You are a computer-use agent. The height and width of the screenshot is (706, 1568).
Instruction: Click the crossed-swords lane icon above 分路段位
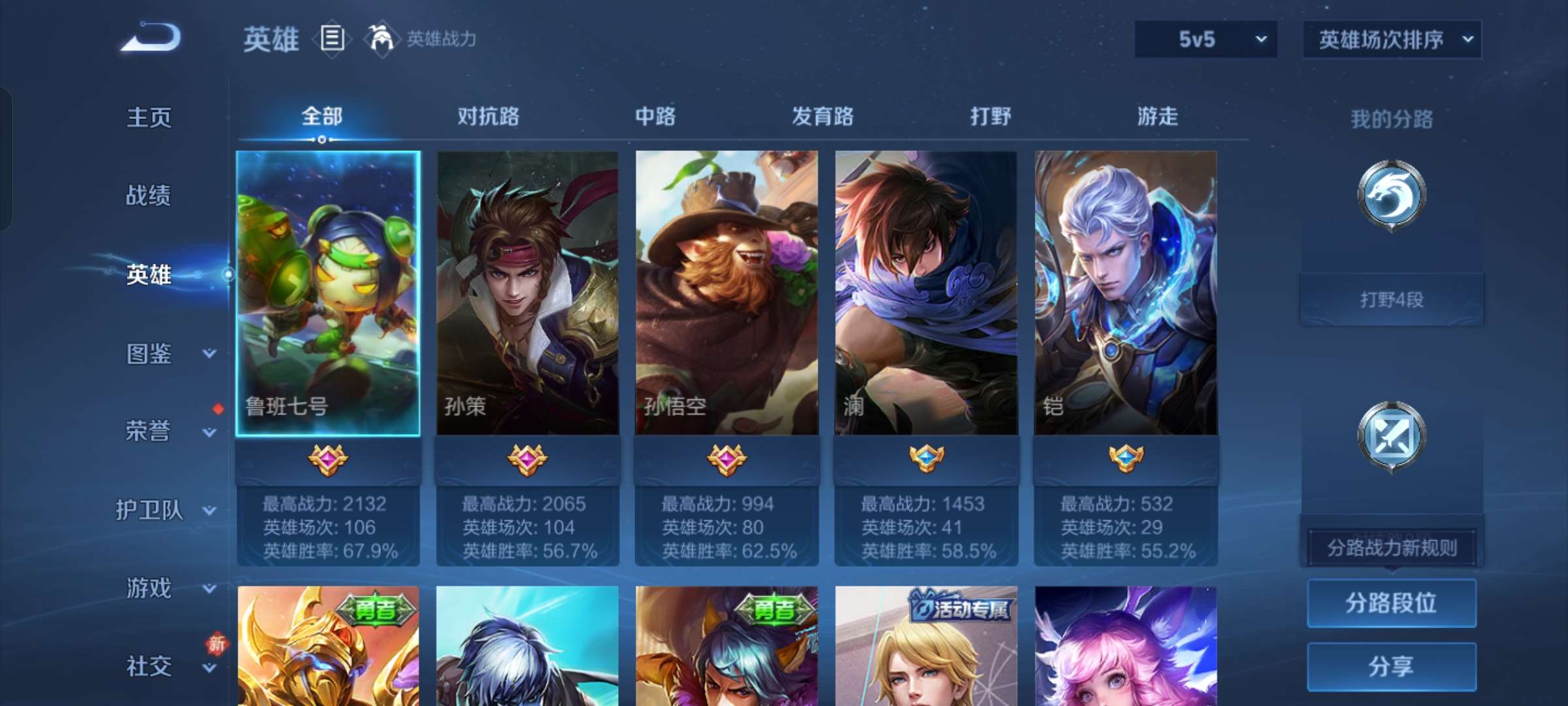point(1392,435)
